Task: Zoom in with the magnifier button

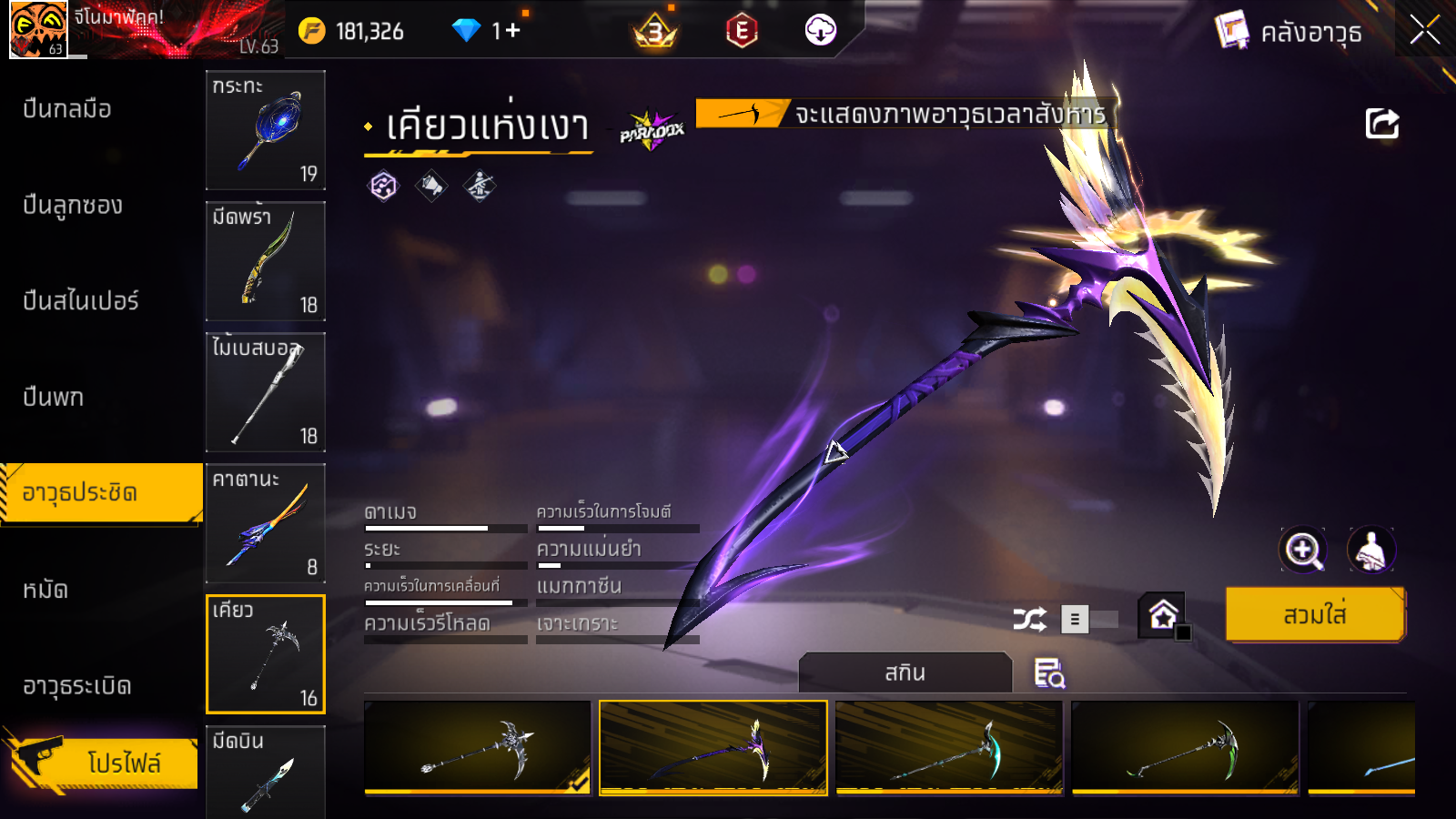Action: (x=1303, y=550)
